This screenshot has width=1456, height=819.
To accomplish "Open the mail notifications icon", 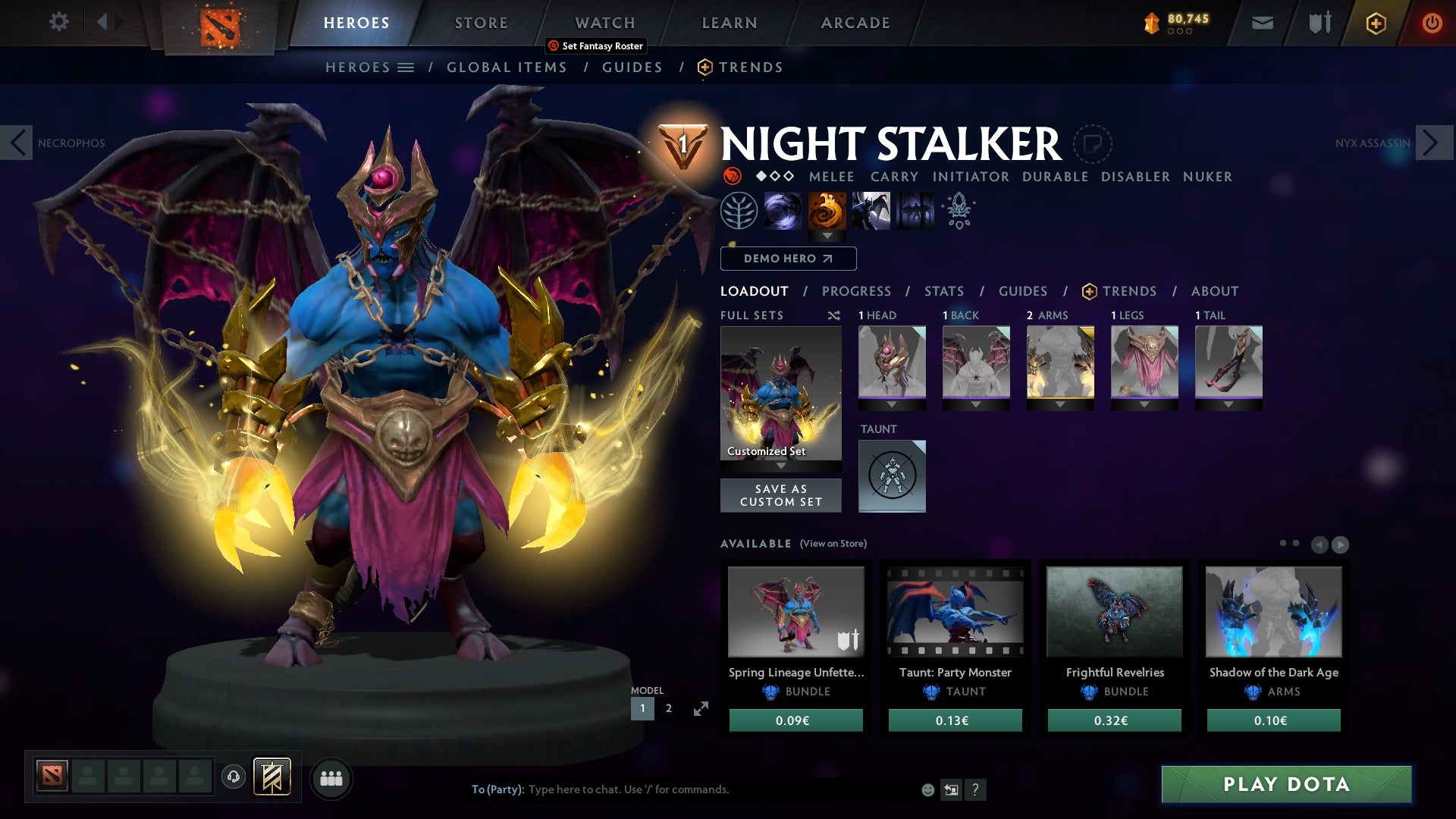I will pyautogui.click(x=1262, y=22).
